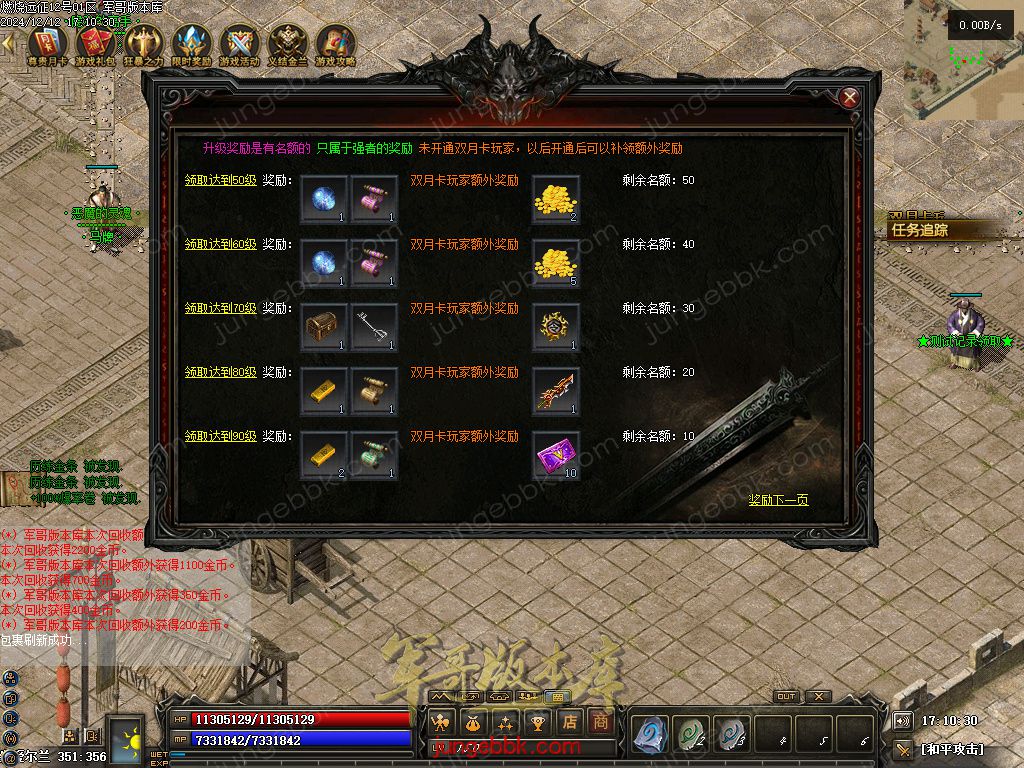Select the treasure chest reward item
This screenshot has width=1024, height=768.
[x=324, y=327]
